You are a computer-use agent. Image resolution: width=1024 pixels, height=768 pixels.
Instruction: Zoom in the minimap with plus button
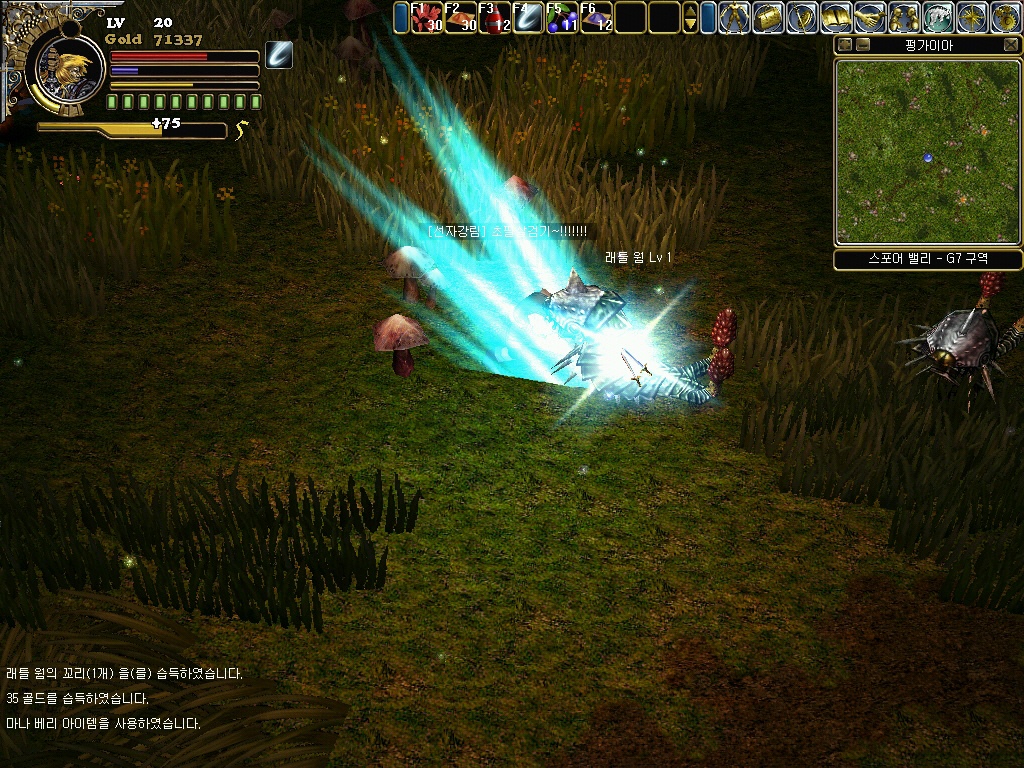[845, 45]
